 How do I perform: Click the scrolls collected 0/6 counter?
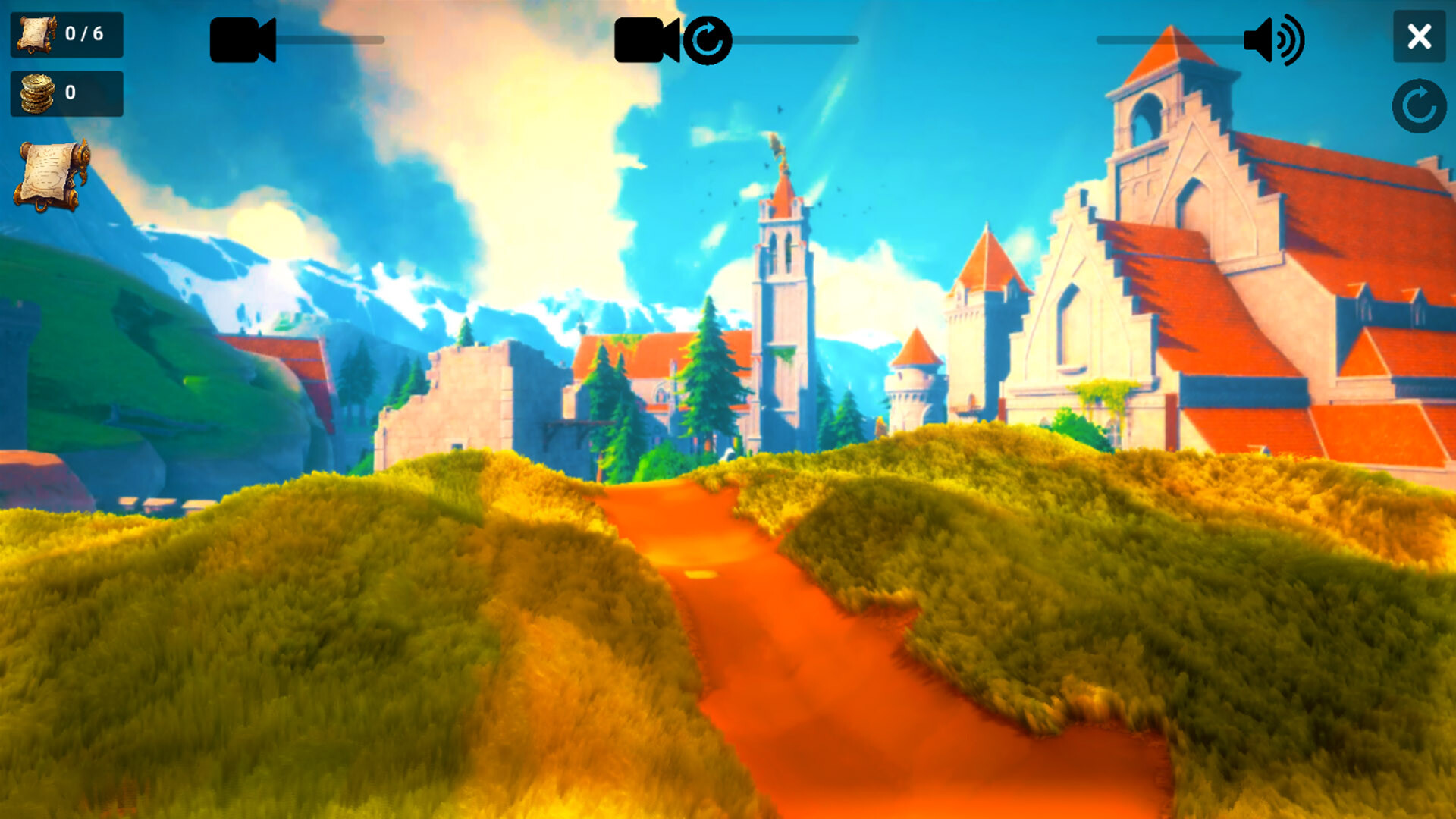tap(67, 33)
